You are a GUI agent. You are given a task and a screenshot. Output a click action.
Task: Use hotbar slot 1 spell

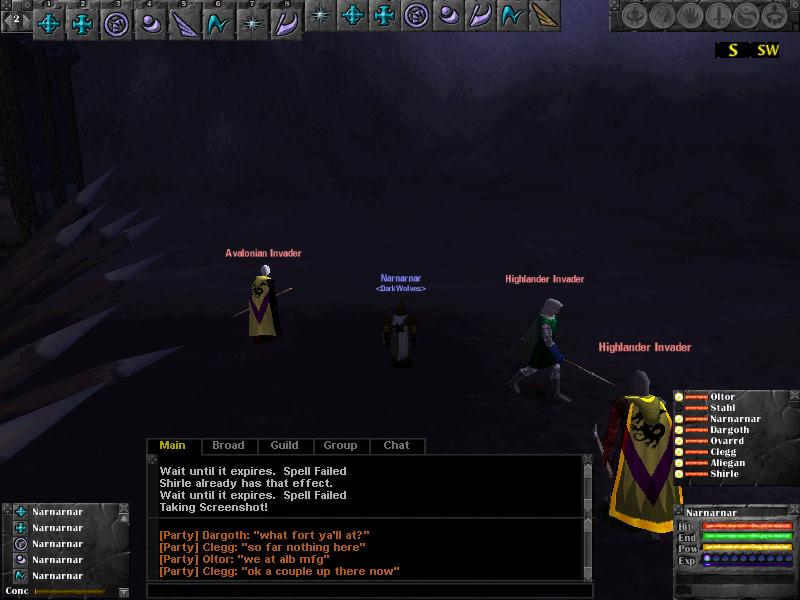click(x=49, y=23)
